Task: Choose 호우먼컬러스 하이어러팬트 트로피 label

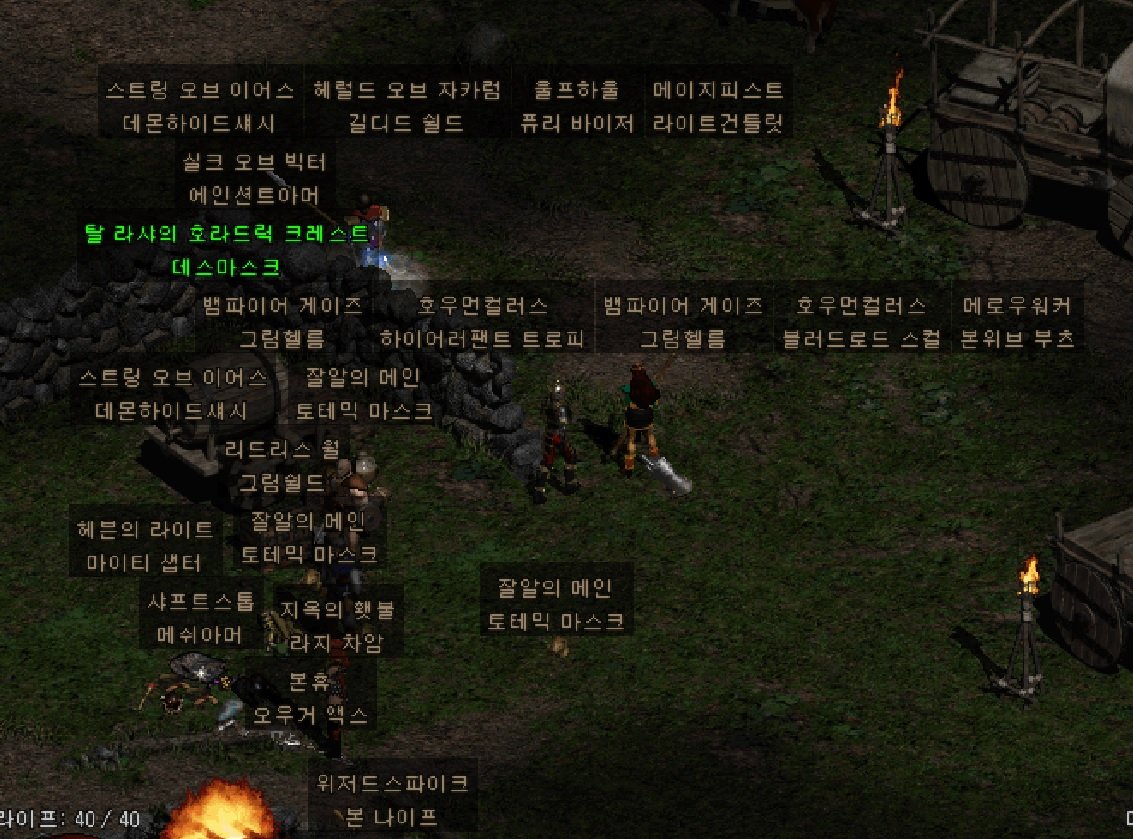Action: coord(483,321)
